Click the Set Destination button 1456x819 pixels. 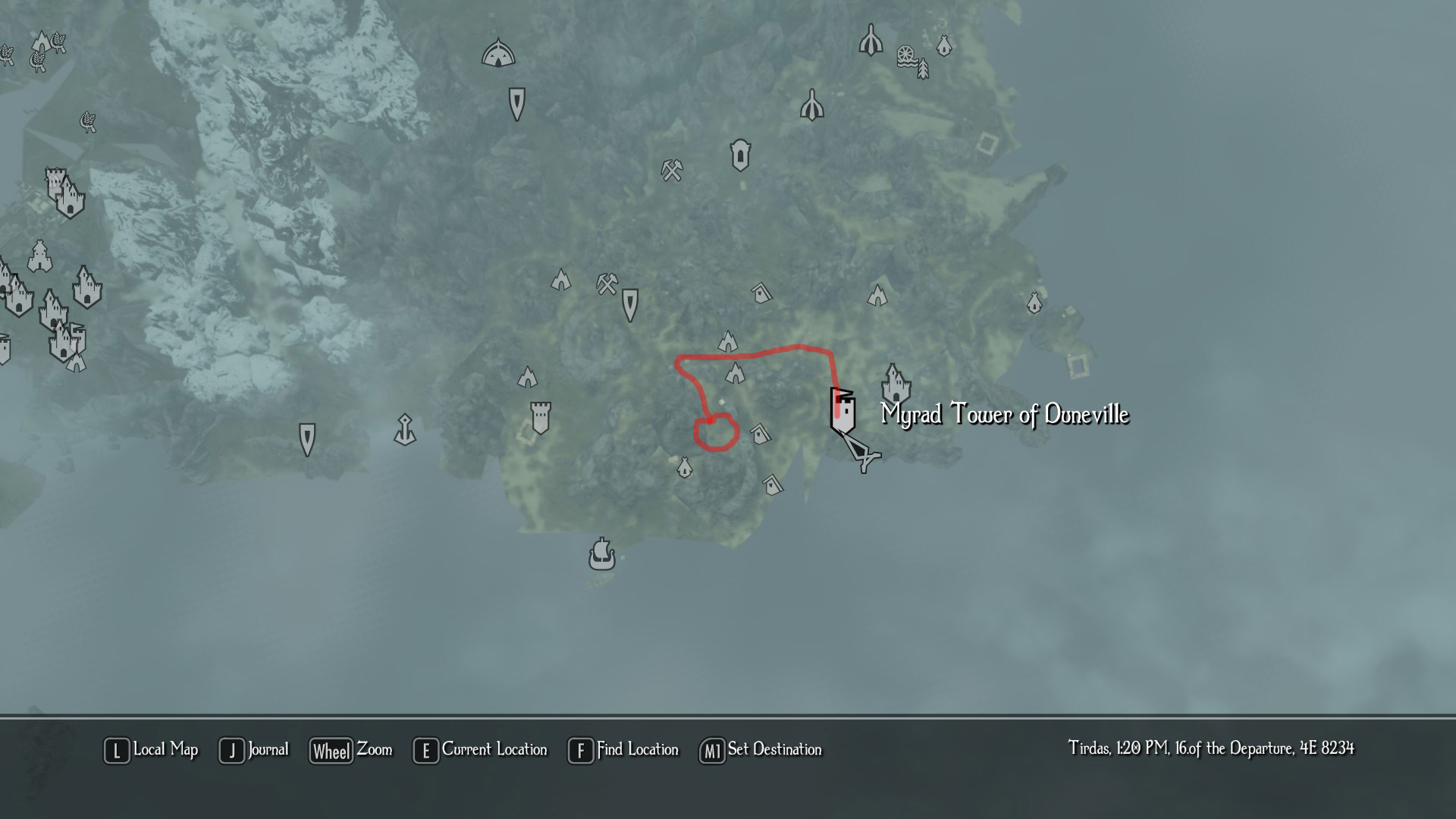761,750
